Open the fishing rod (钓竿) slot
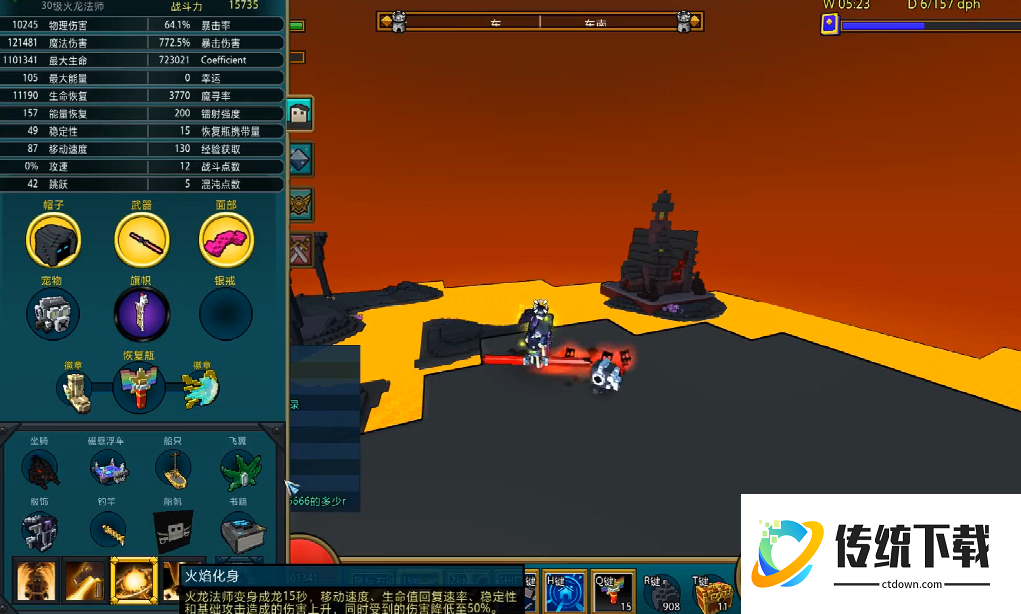1021x614 pixels. [x=108, y=530]
